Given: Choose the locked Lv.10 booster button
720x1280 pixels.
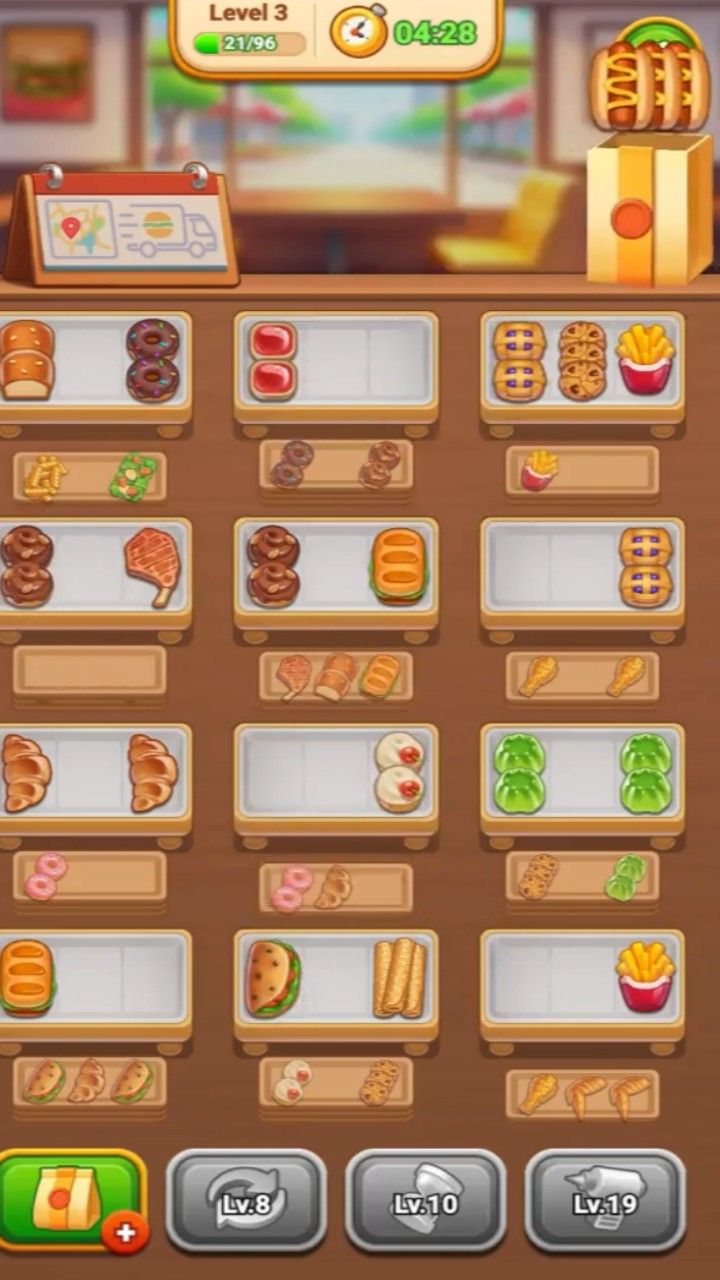Looking at the screenshot, I should pos(426,1200).
